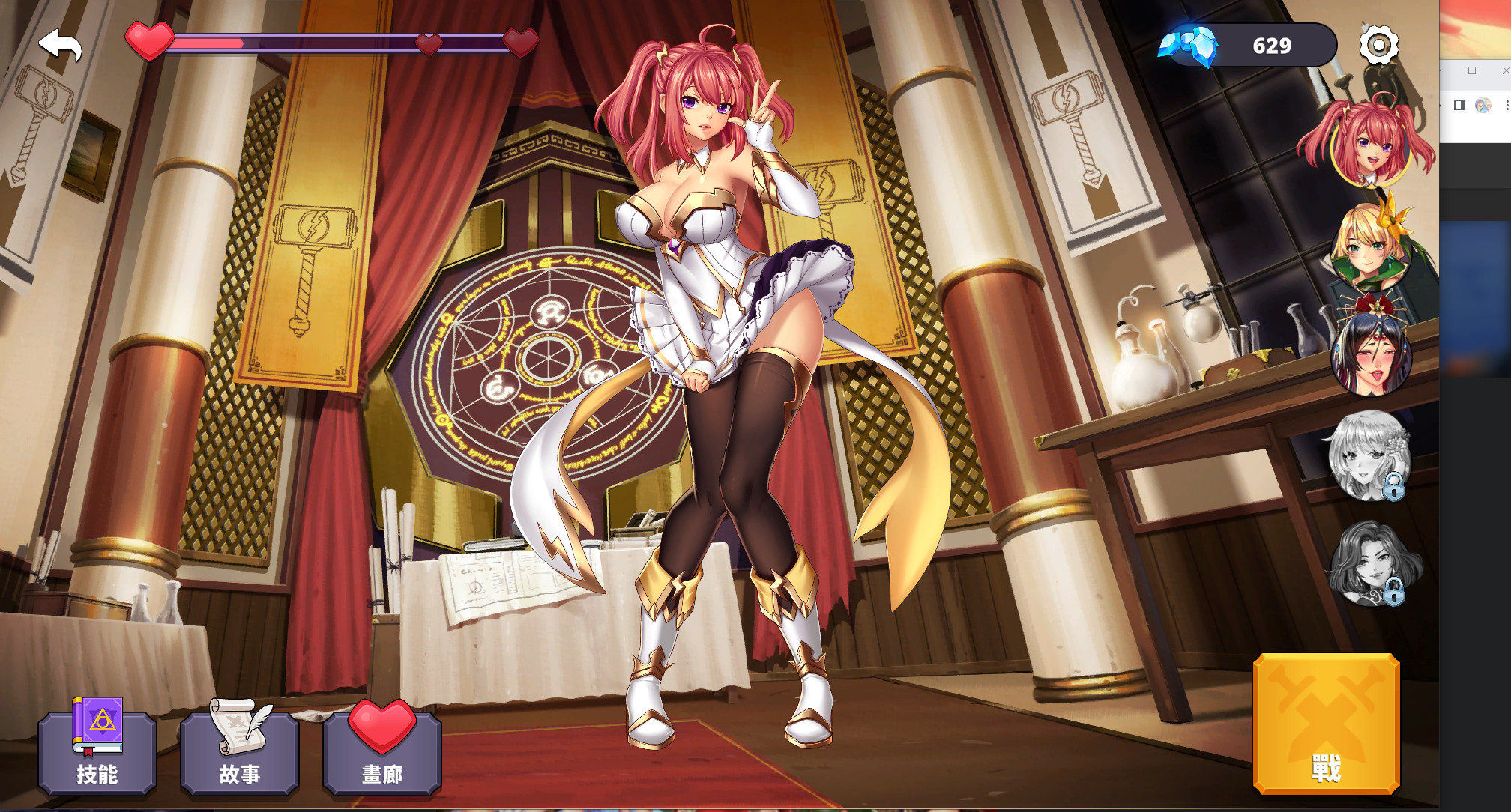The width and height of the screenshot is (1511, 812).
Task: Open the 故事 story scroll button
Action: point(240,749)
